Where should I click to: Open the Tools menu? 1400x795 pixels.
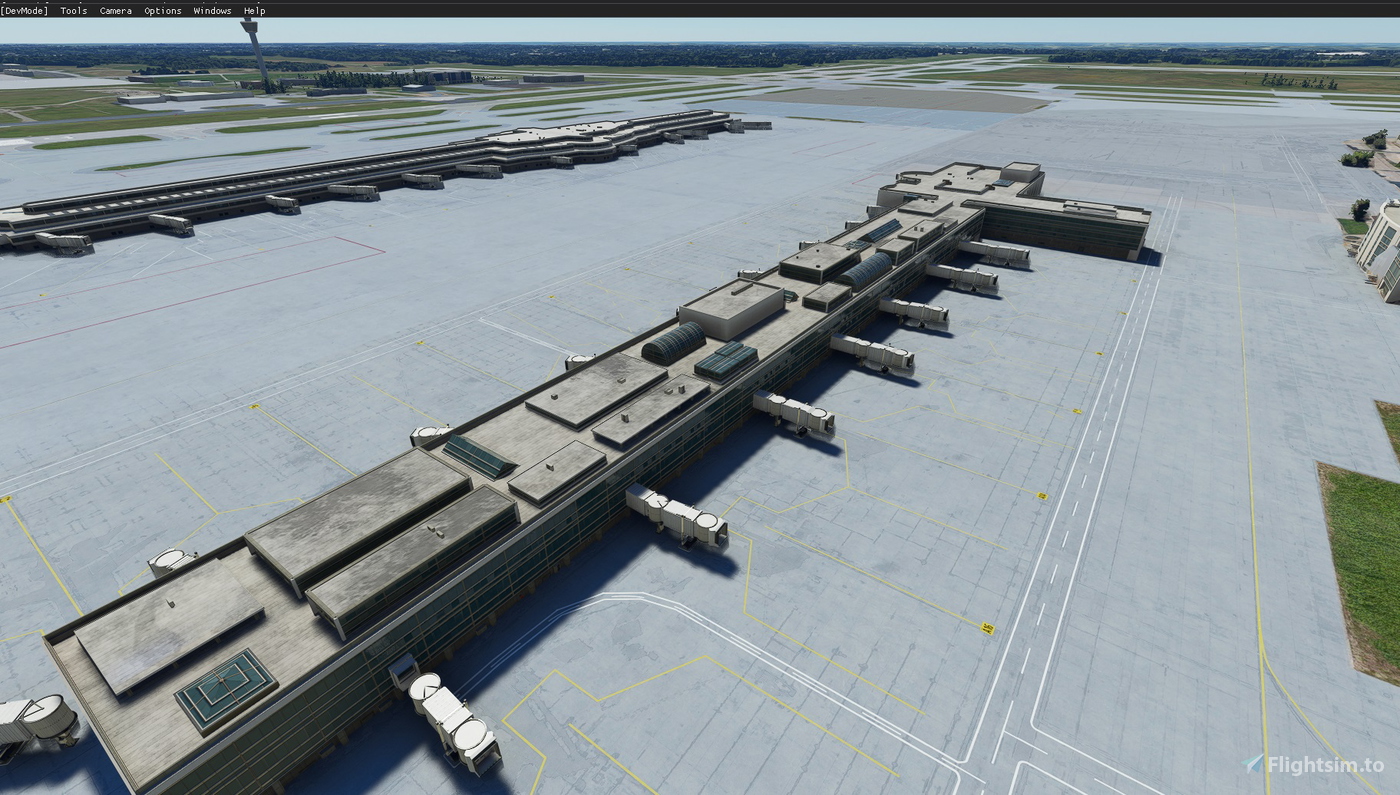tap(72, 10)
